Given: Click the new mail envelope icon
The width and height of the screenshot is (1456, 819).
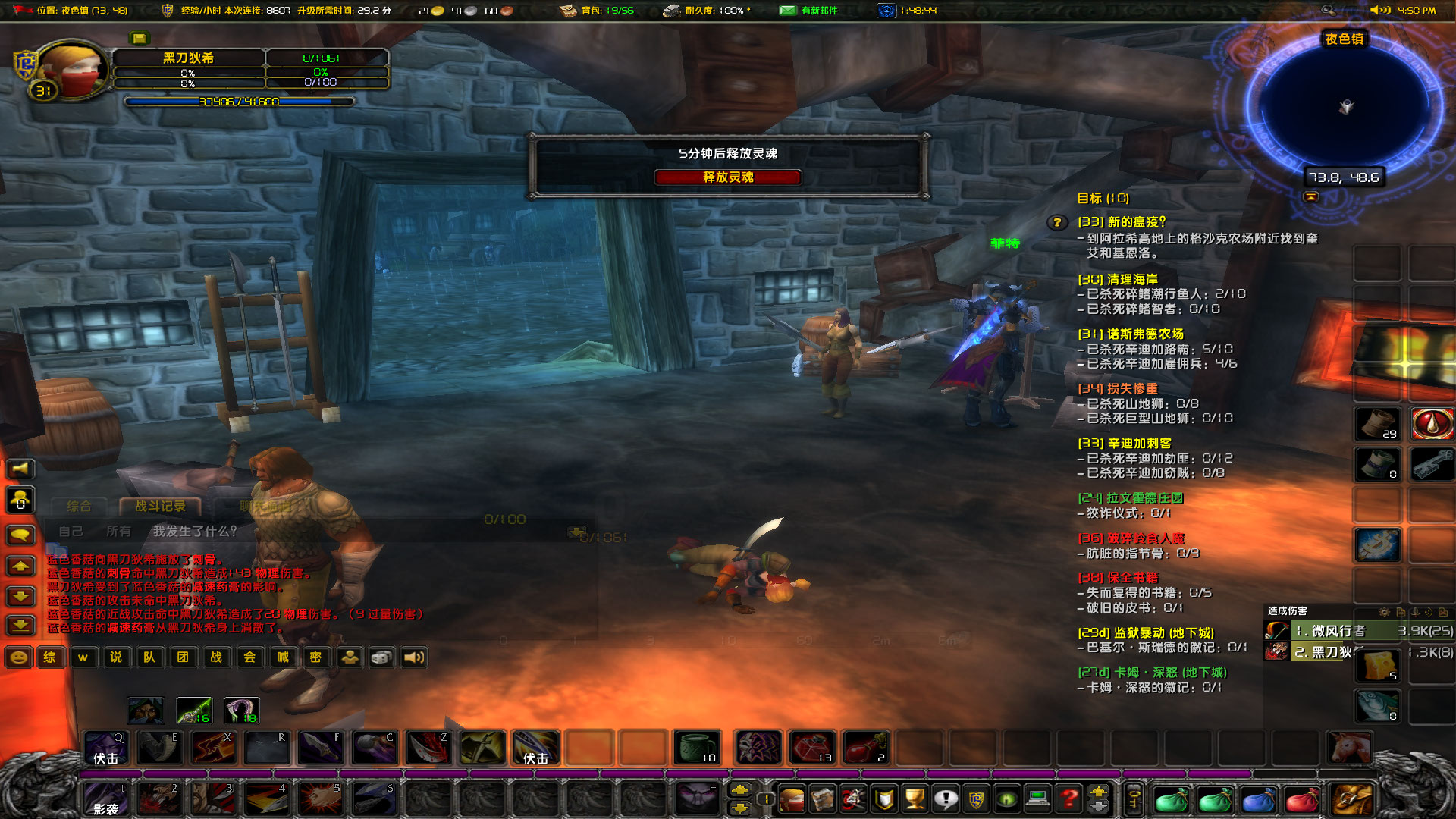Looking at the screenshot, I should 787,11.
